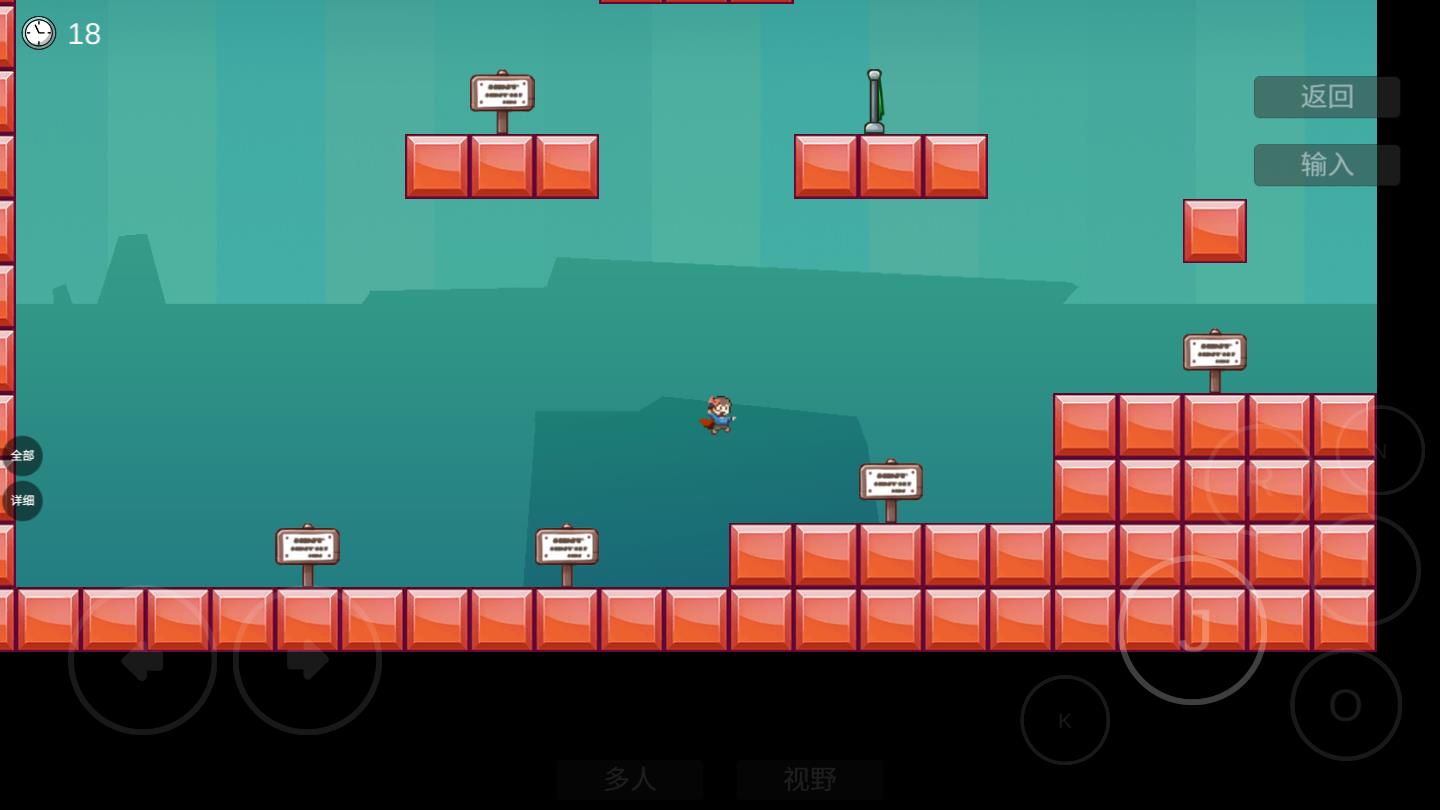Show details with the 详细 button

[x=22, y=501]
